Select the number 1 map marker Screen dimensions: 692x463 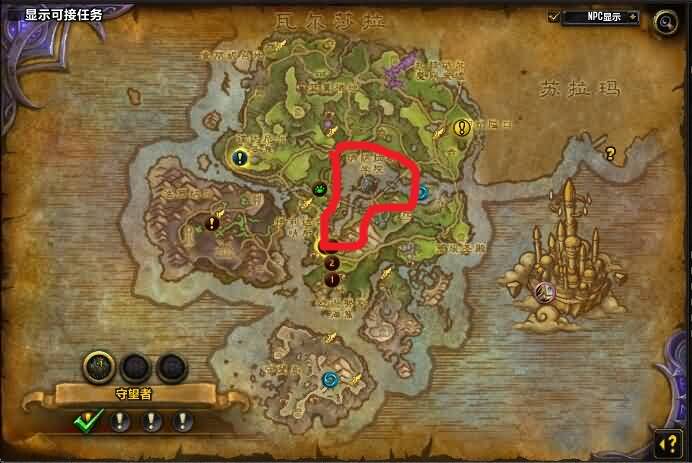tap(332, 280)
